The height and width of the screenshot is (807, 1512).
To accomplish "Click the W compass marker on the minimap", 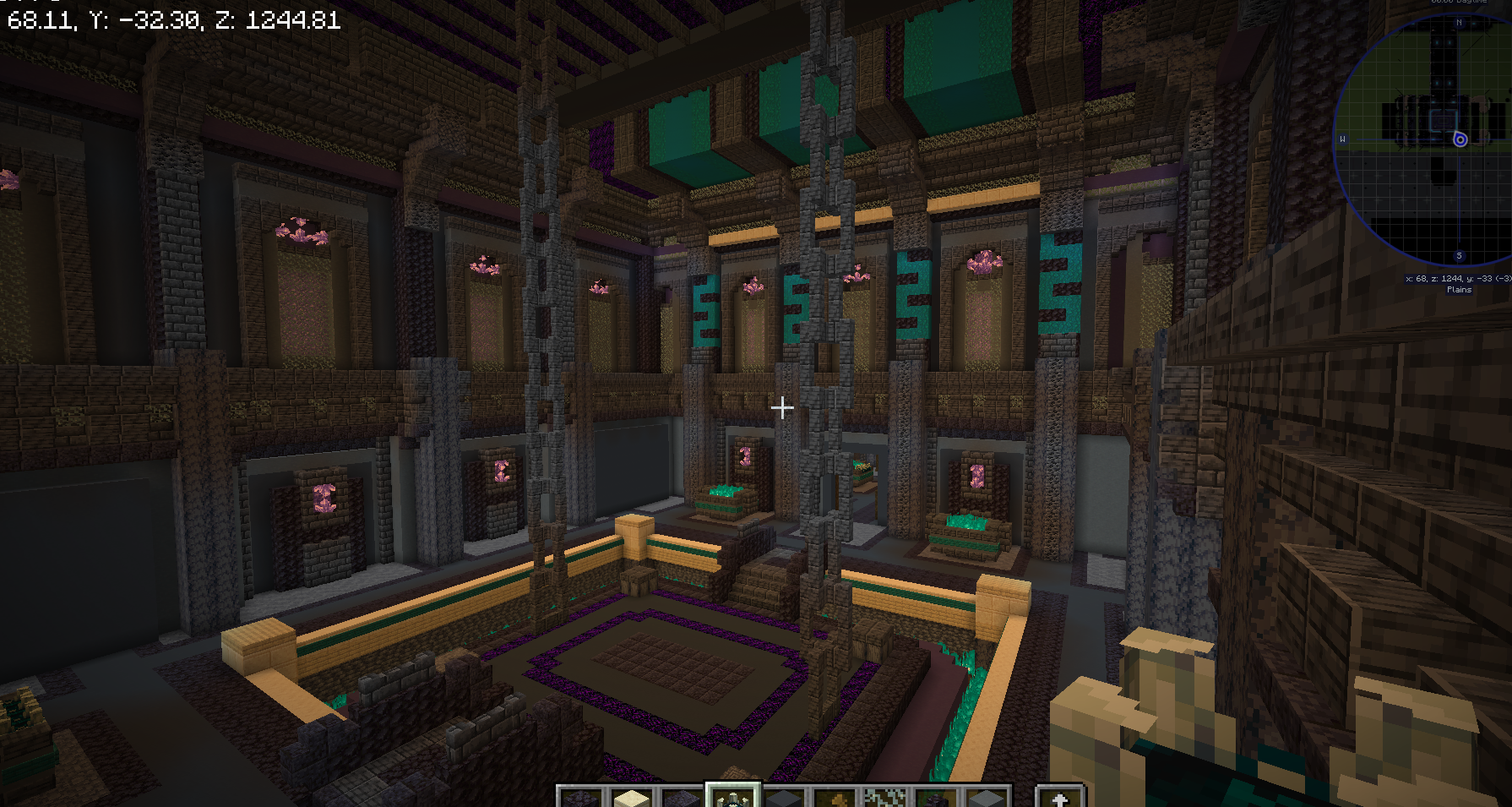I will (1345, 139).
